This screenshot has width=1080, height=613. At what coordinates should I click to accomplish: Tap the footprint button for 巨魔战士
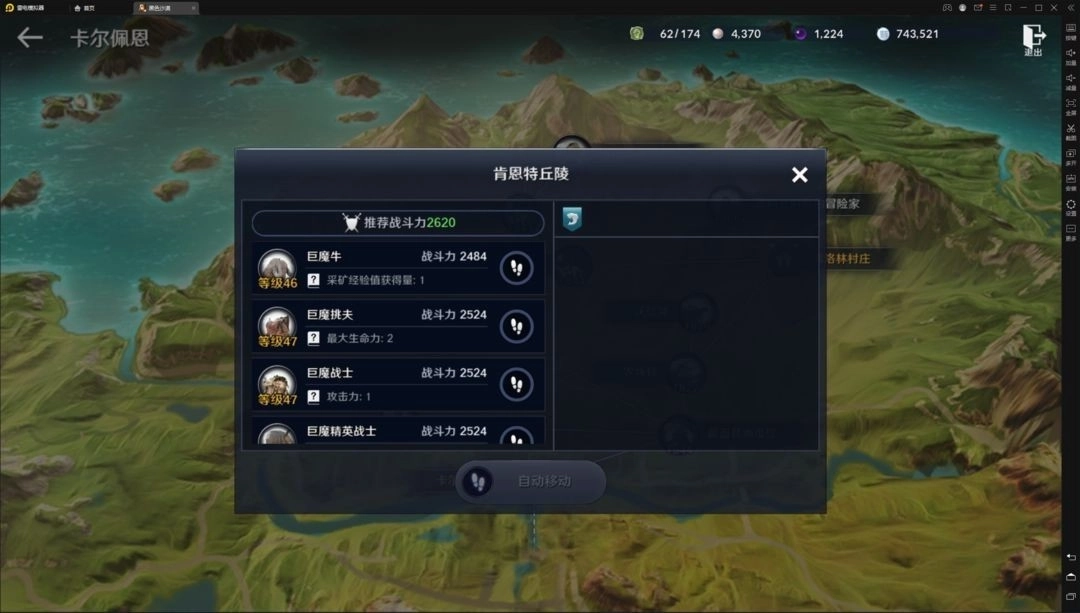(x=516, y=384)
